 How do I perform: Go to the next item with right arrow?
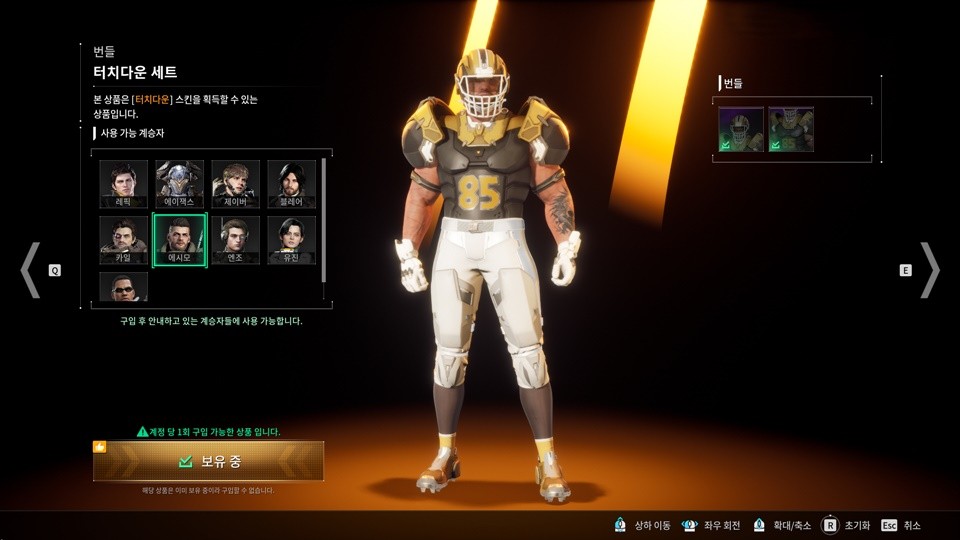click(x=929, y=270)
